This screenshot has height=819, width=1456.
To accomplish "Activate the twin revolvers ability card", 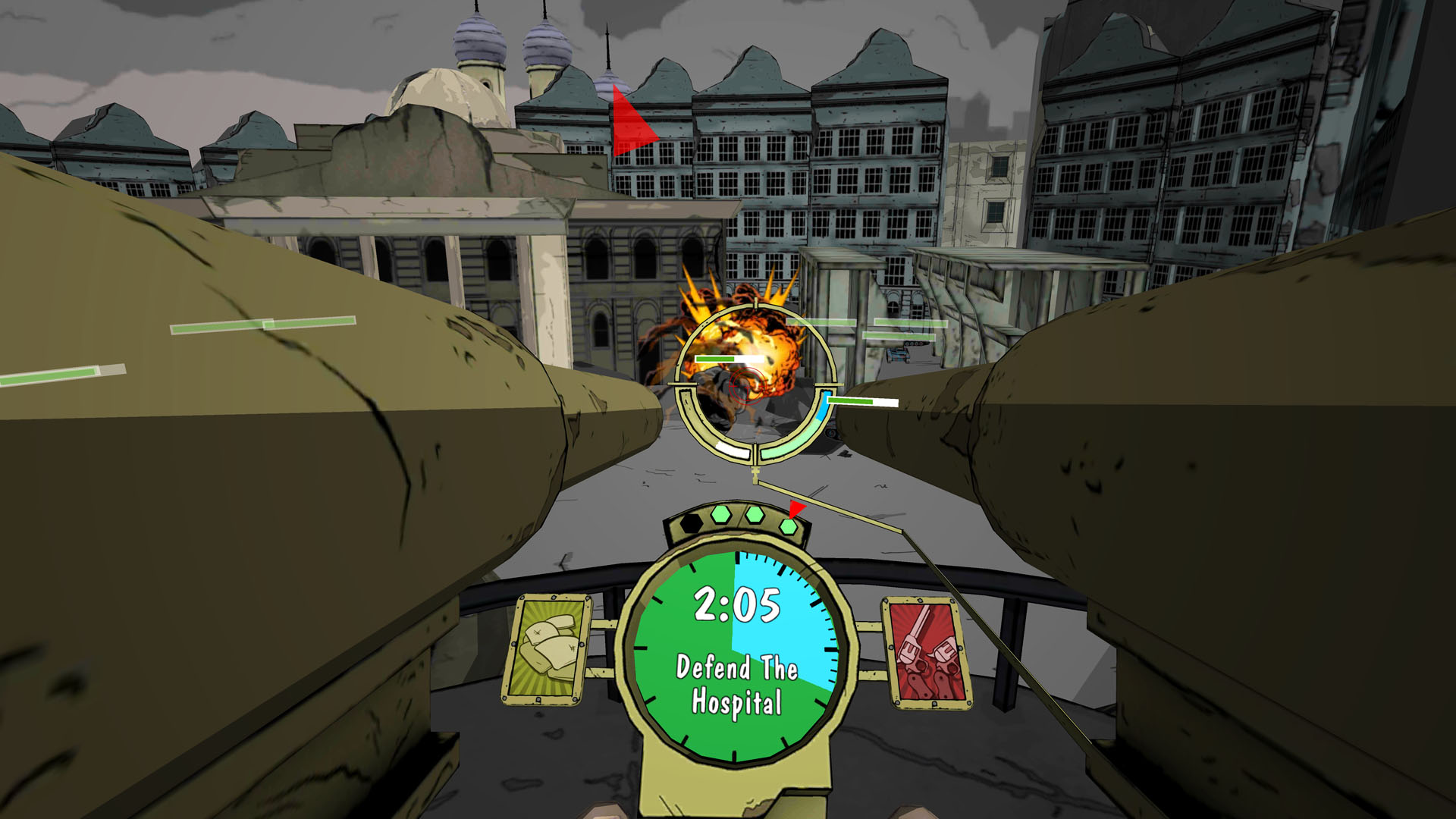I will (927, 652).
